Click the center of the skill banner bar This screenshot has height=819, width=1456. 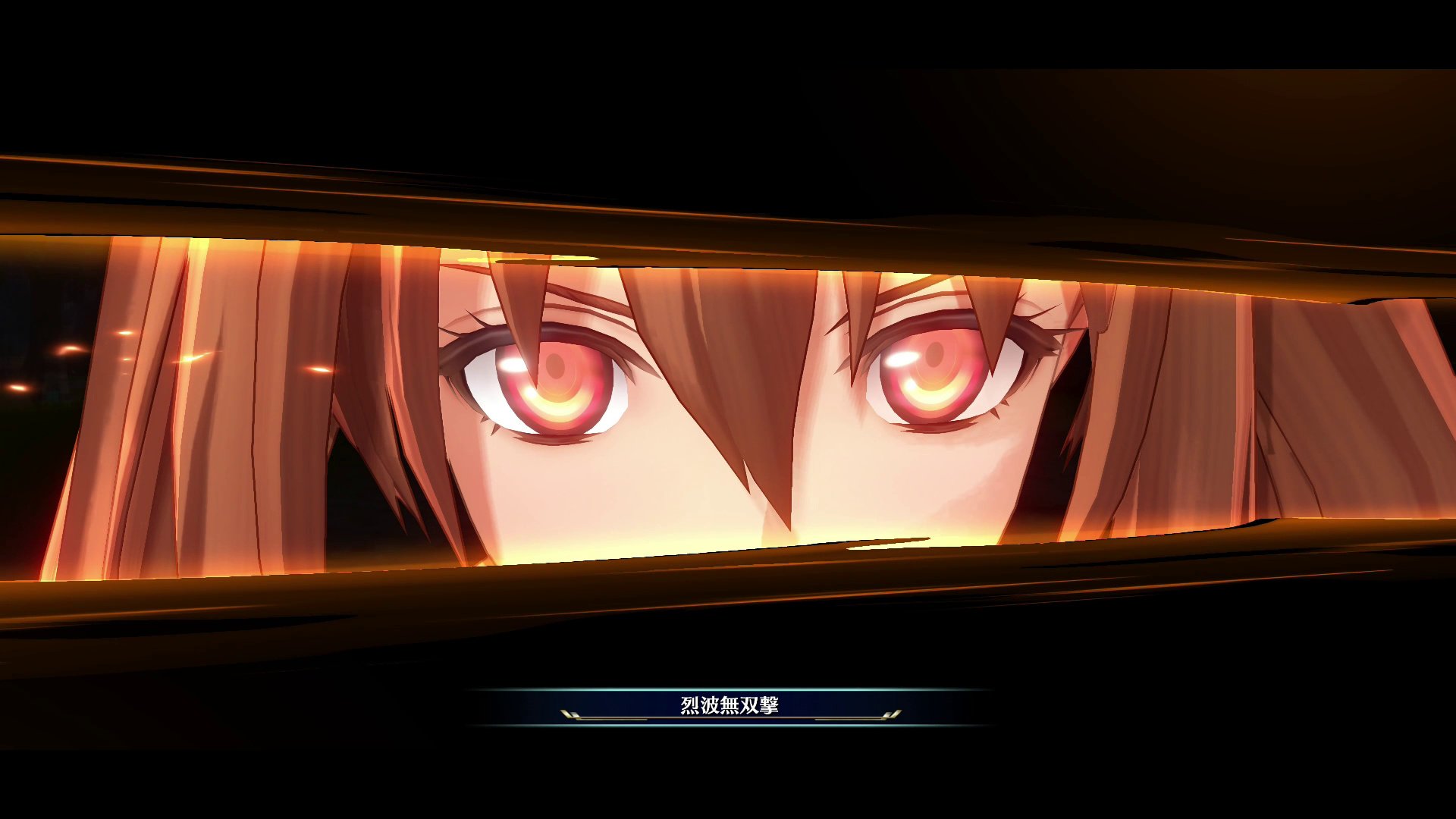pyautogui.click(x=728, y=705)
